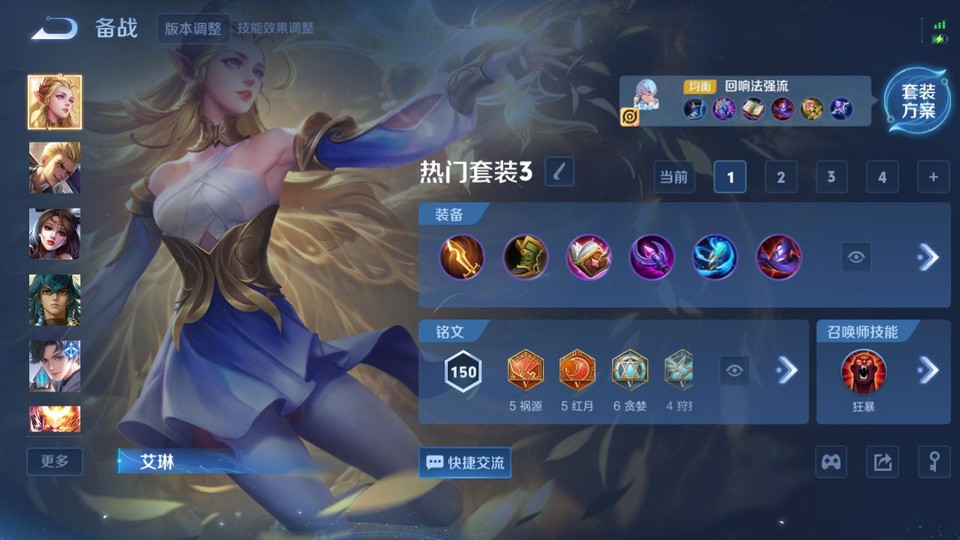Select the blonde elf hero portrait

[x=55, y=102]
